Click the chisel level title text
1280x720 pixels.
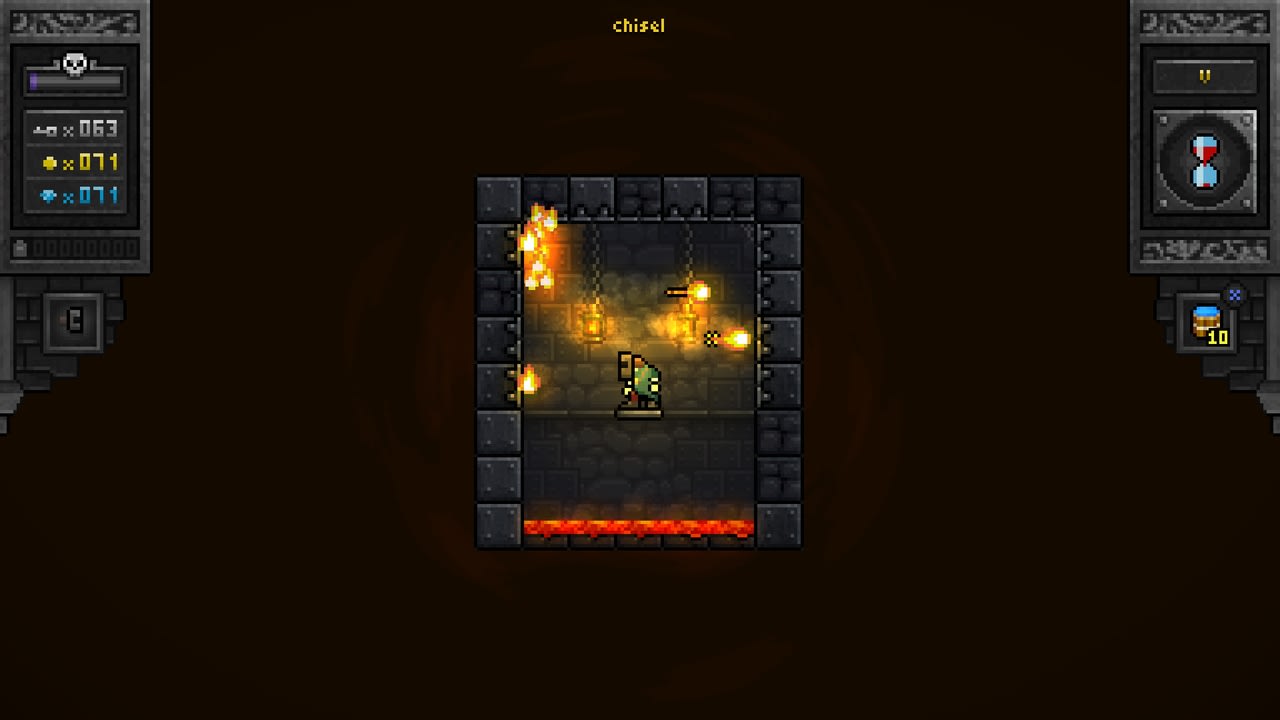coord(638,26)
